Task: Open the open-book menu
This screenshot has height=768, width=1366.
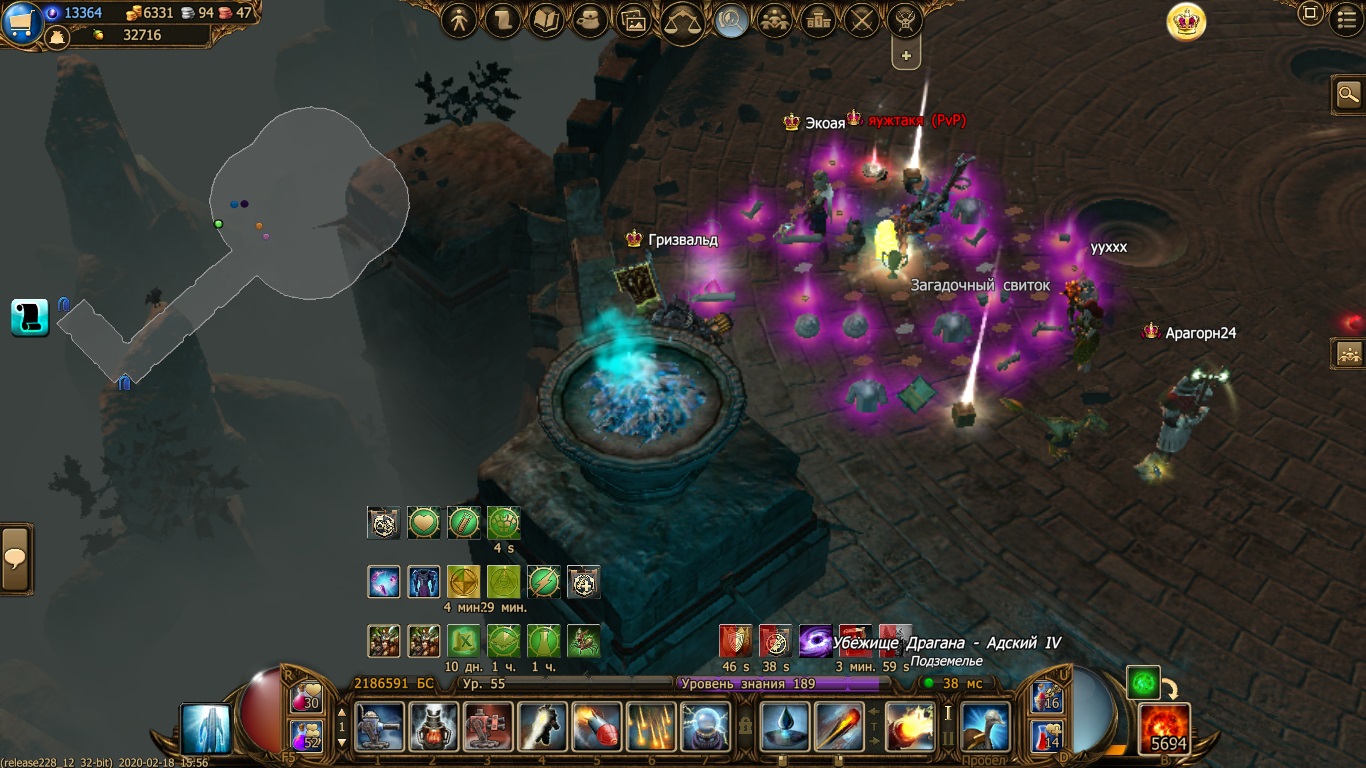Action: 547,20
